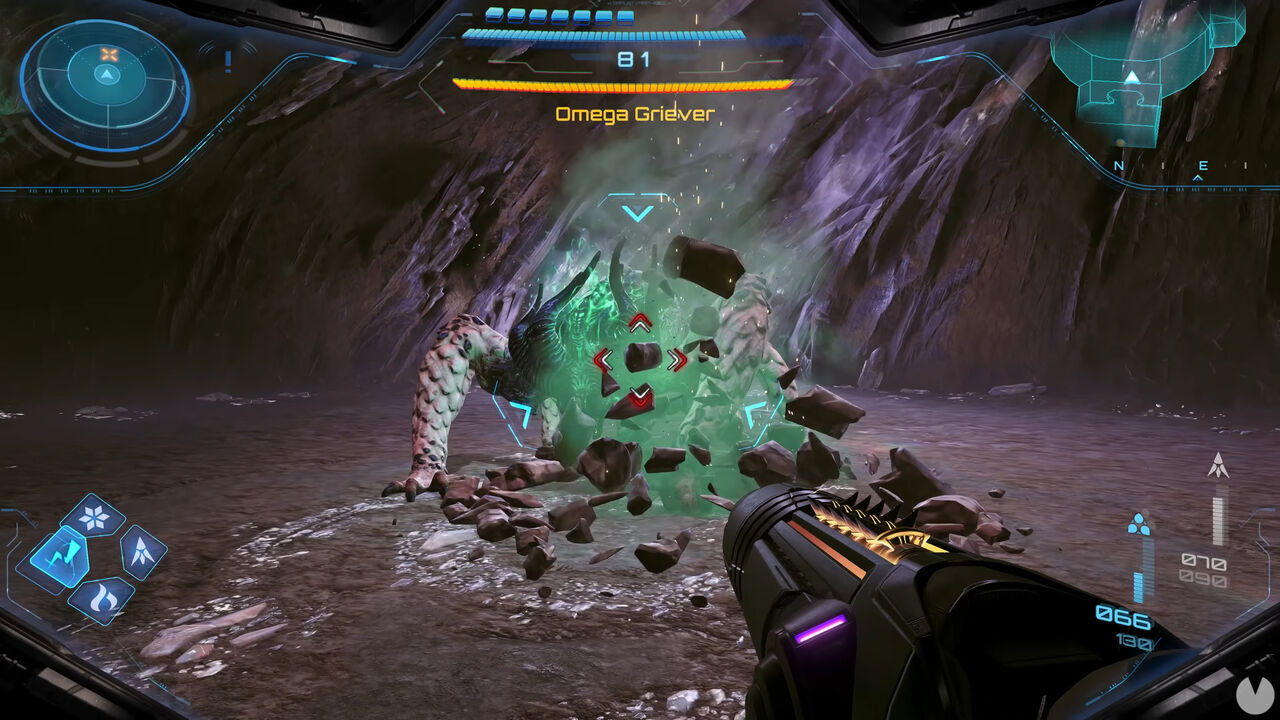Switch to the missile icon in weapon selector
This screenshot has width=1280, height=720.
coord(141,552)
